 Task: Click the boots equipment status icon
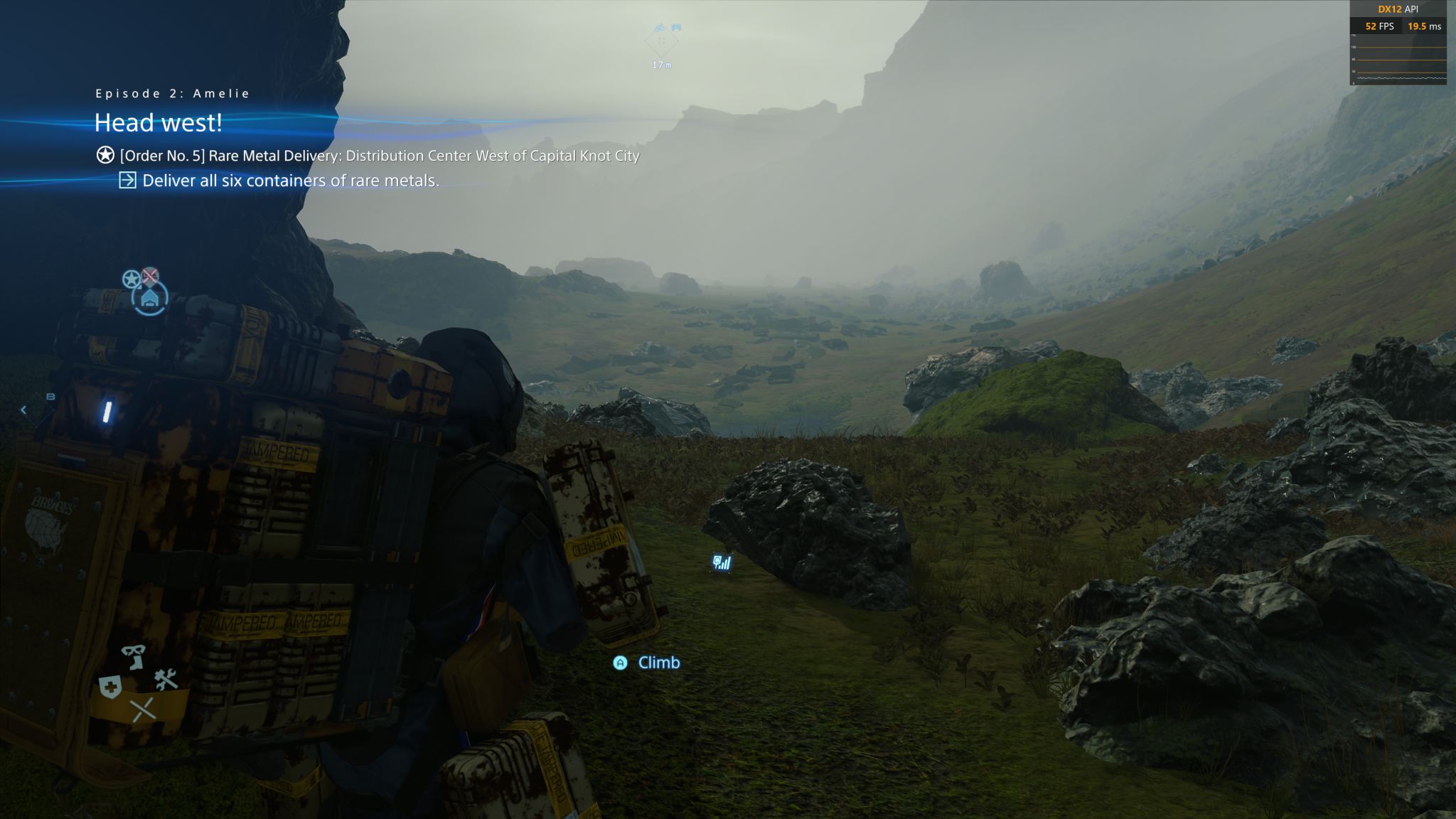pos(133,656)
